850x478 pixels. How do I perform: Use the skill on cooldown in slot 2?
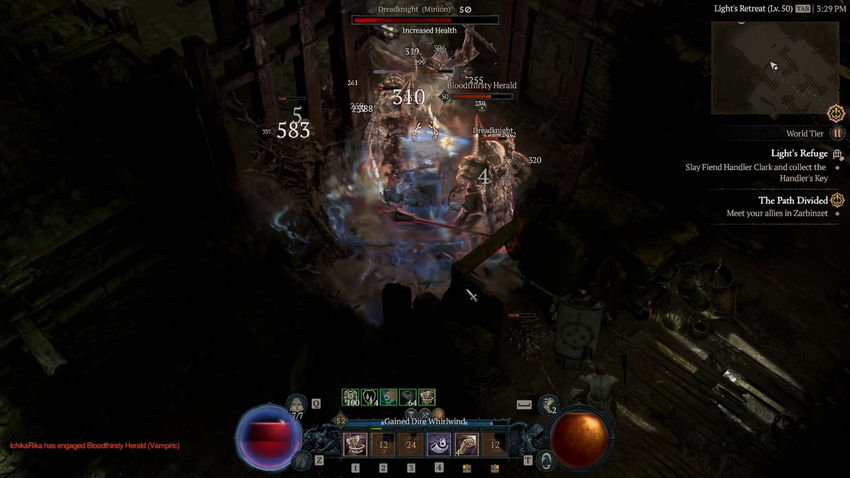tap(383, 445)
